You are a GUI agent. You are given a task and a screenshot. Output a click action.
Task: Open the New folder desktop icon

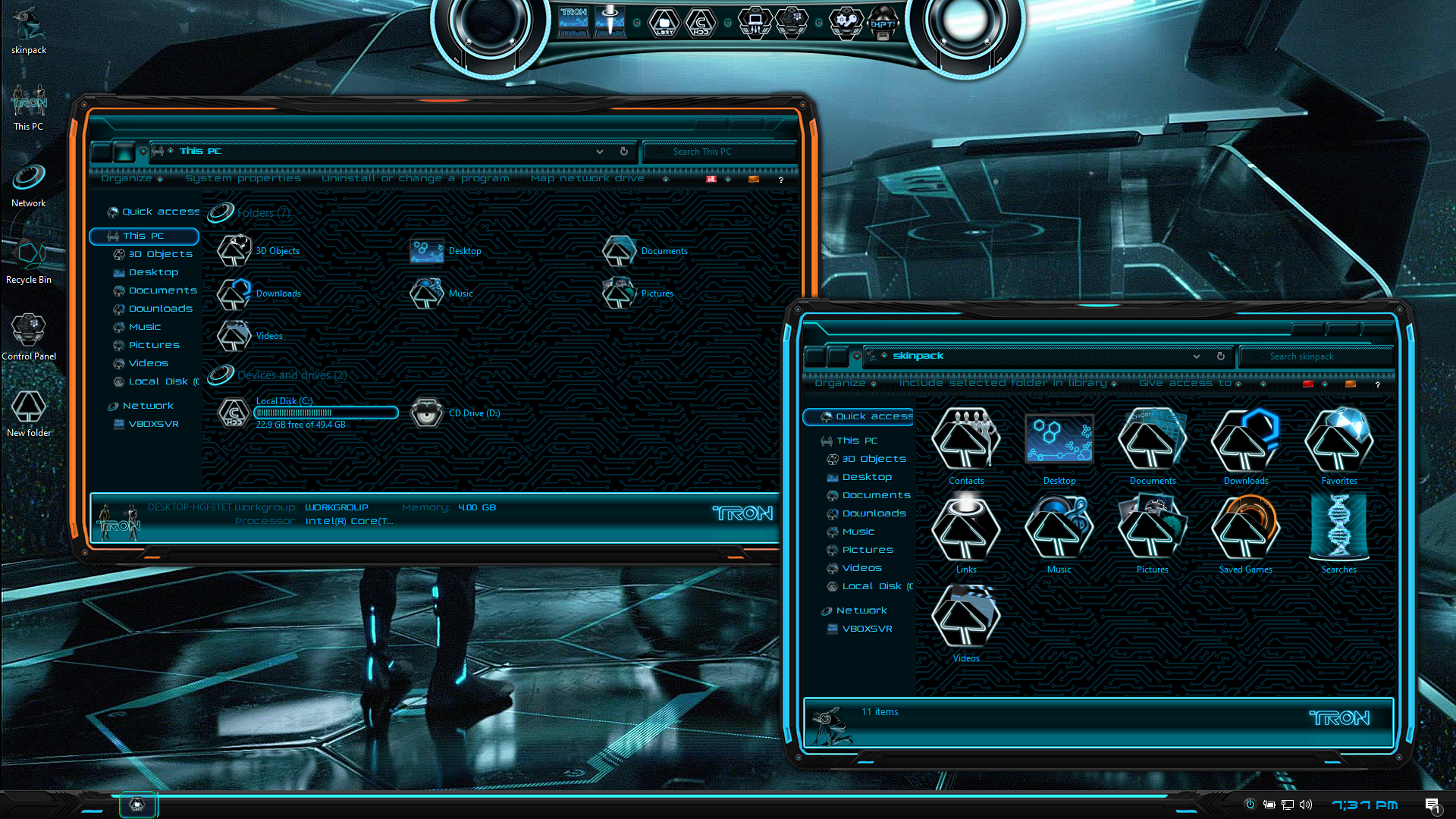tap(29, 410)
